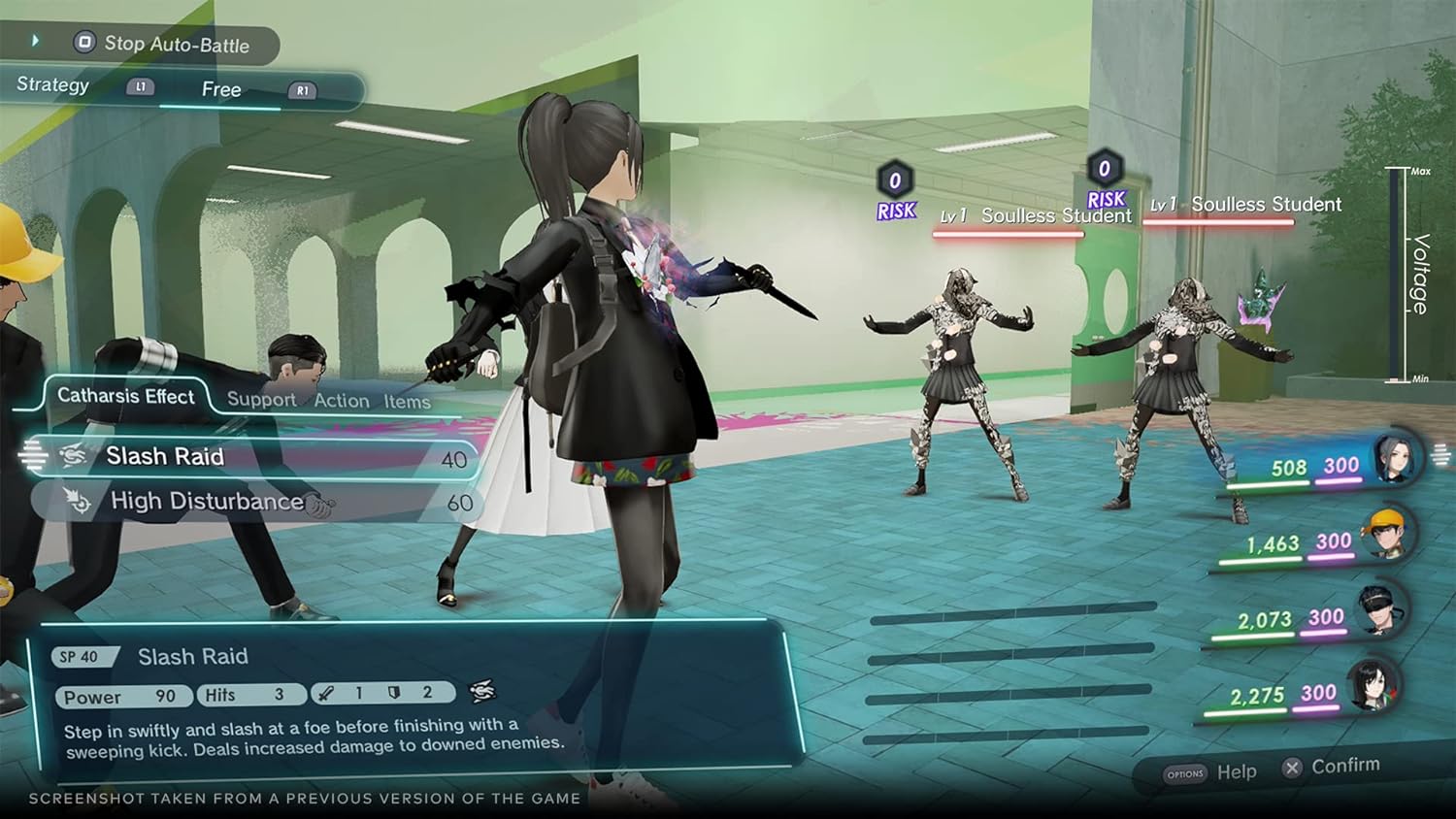Switch Strategy mode with the L1 toggle

coord(142,85)
